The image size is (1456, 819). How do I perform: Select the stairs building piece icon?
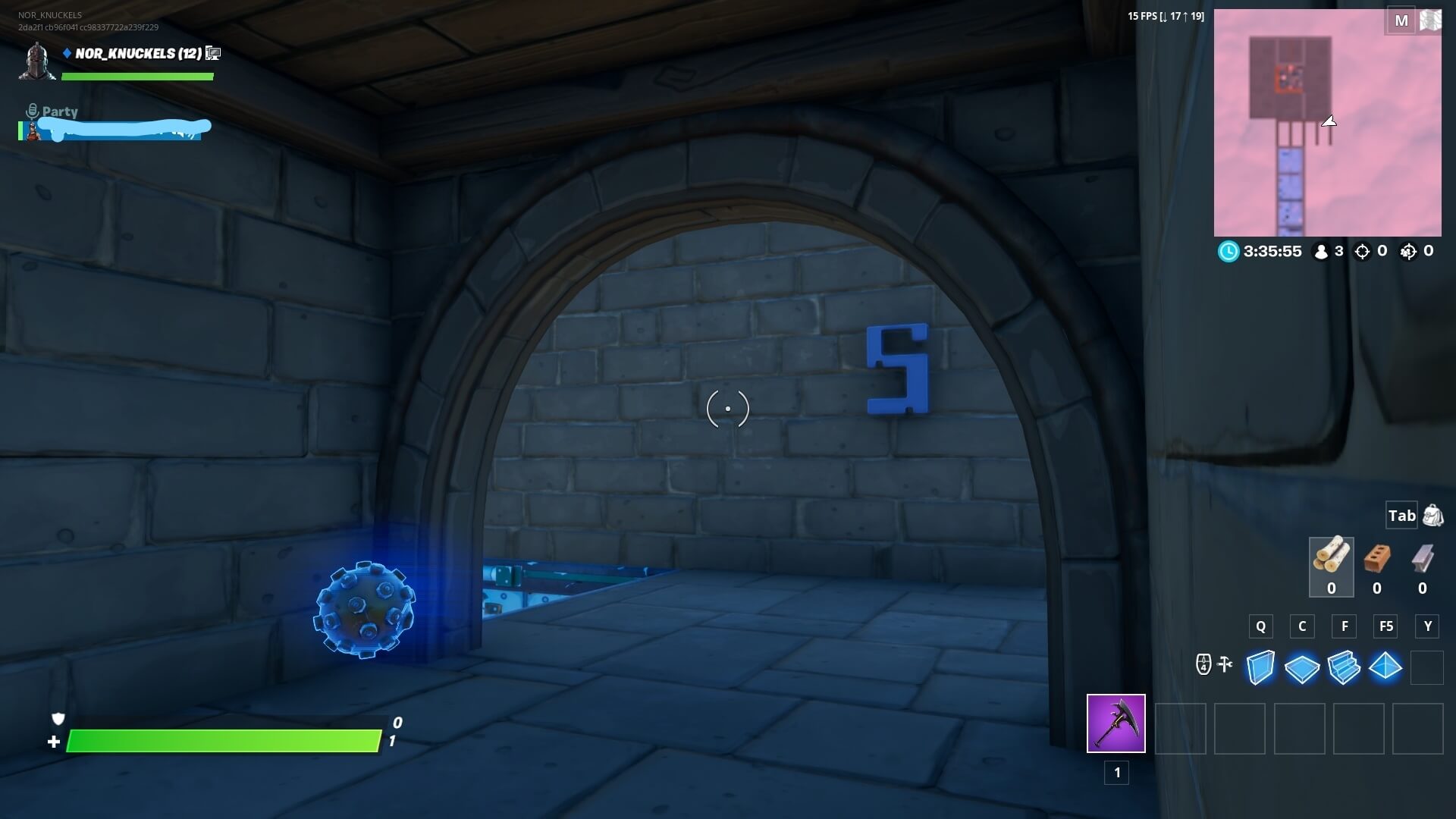(x=1343, y=668)
